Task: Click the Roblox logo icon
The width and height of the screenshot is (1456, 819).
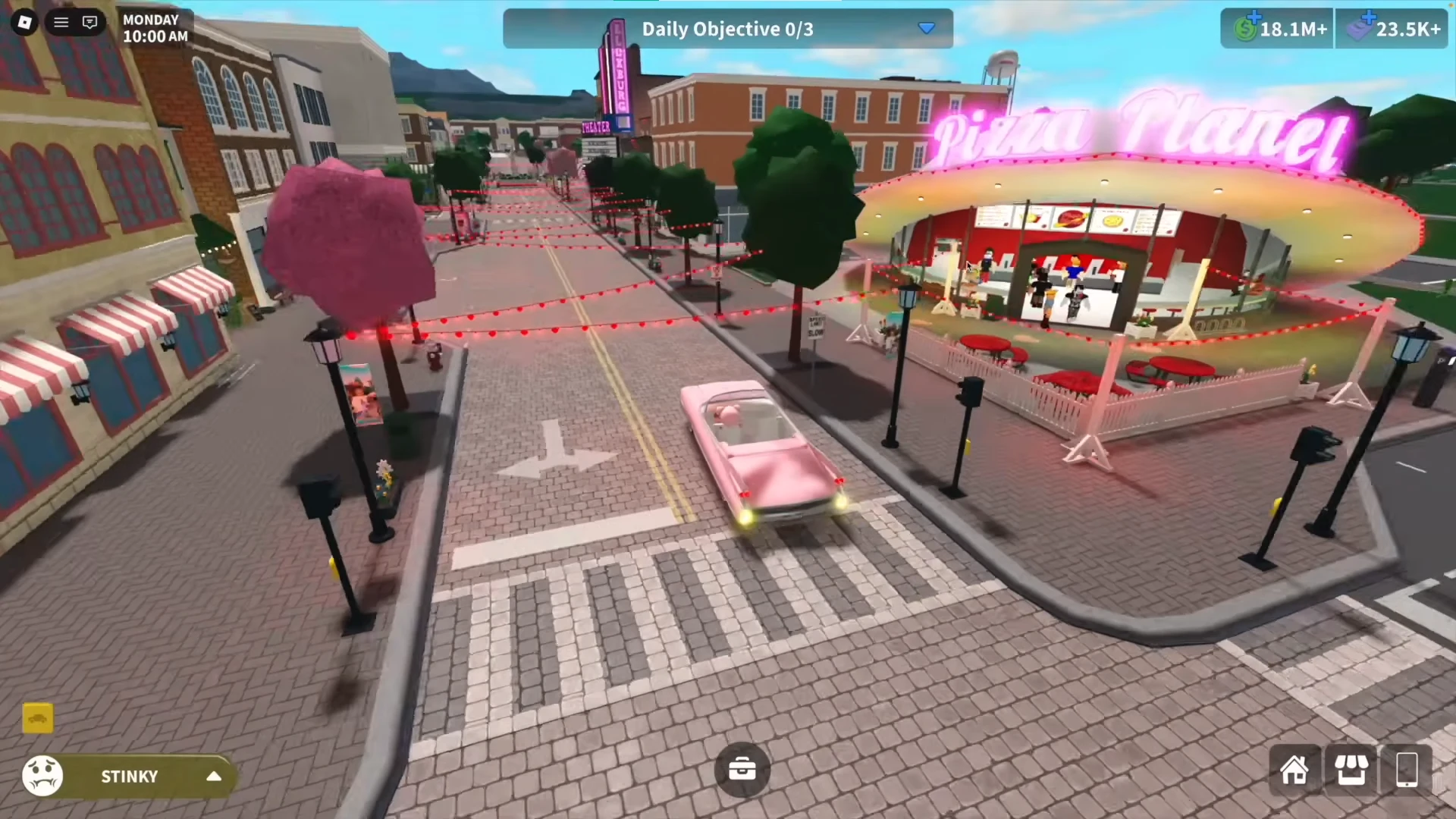Action: (x=24, y=22)
